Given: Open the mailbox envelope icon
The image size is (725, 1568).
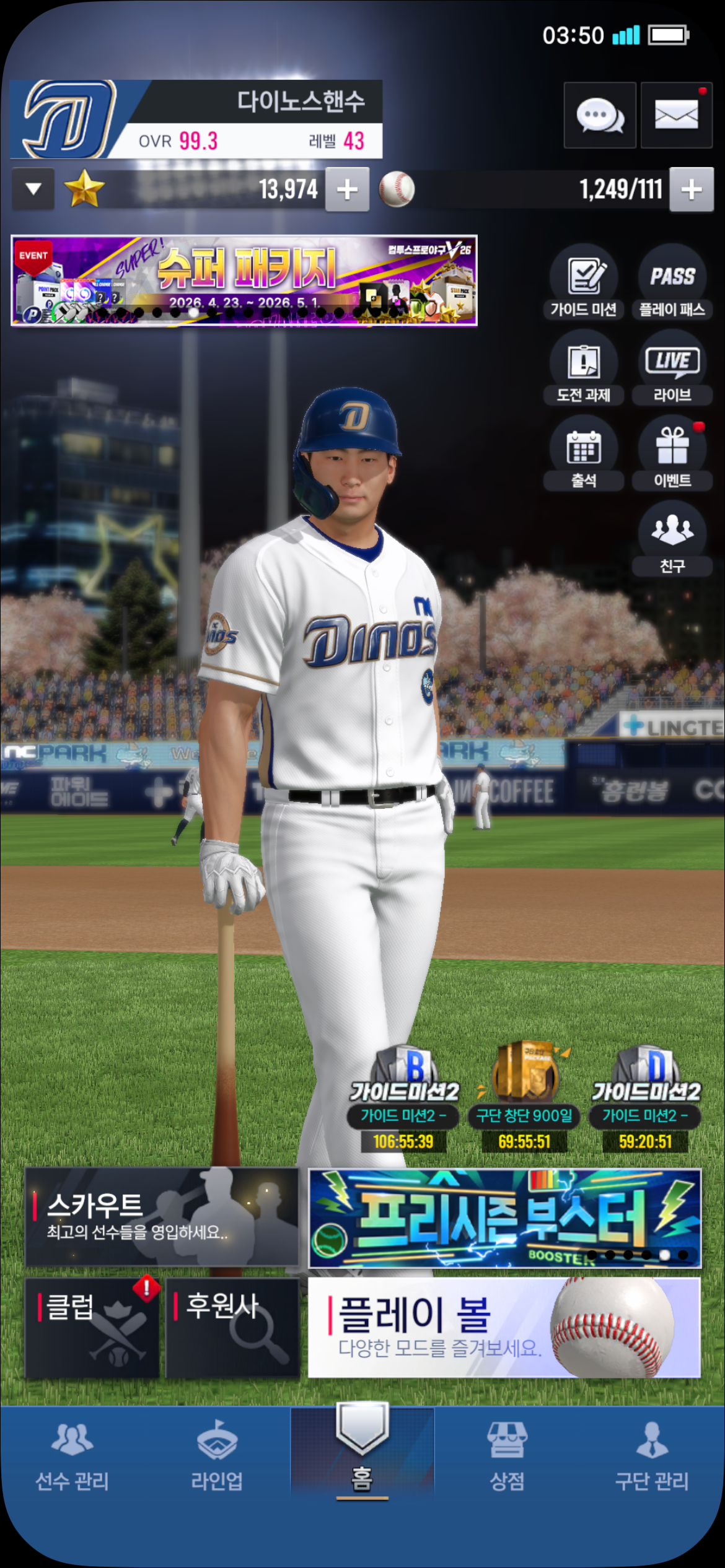Looking at the screenshot, I should pyautogui.click(x=676, y=115).
